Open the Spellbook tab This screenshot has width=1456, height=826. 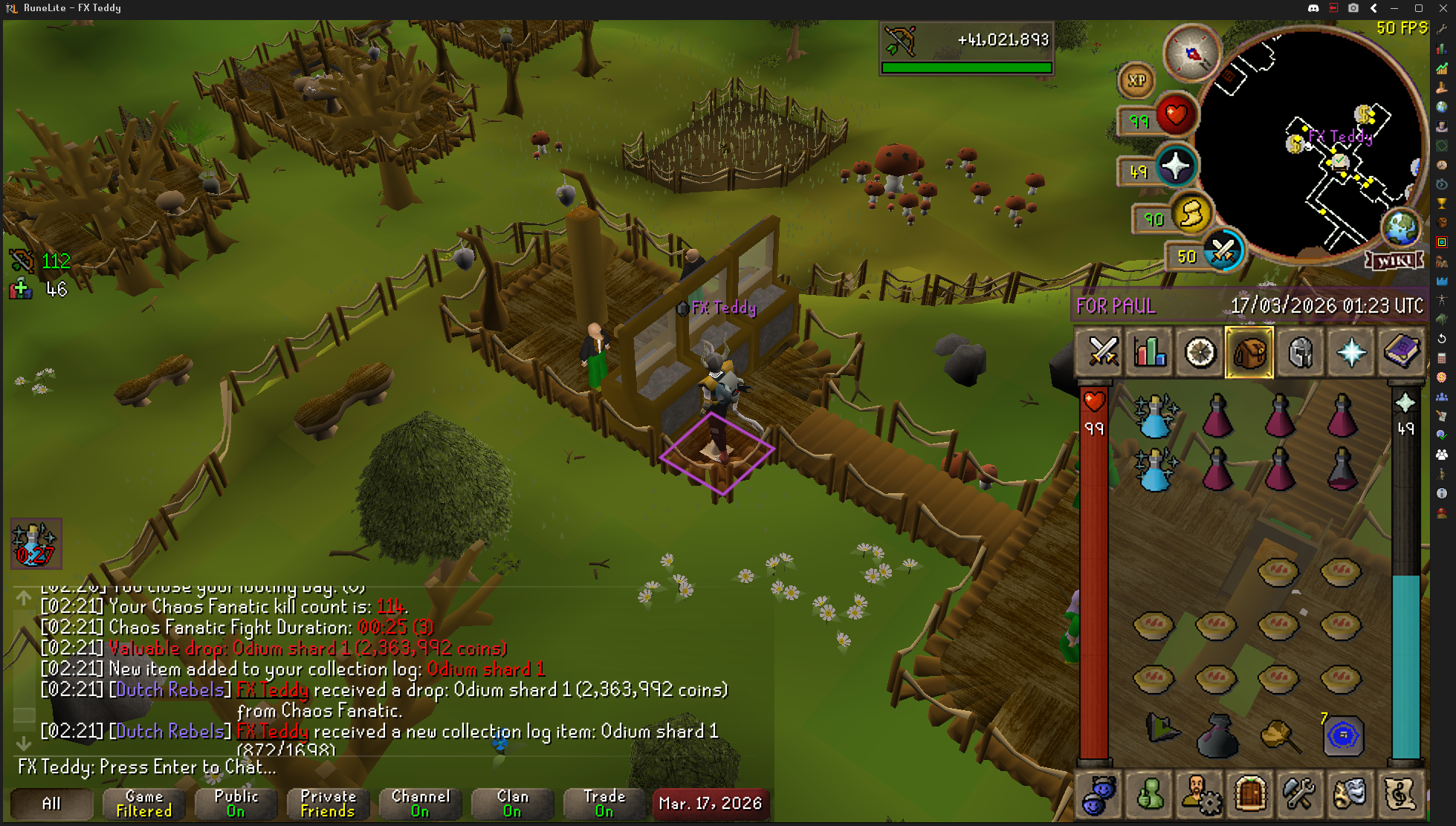pyautogui.click(x=1401, y=352)
